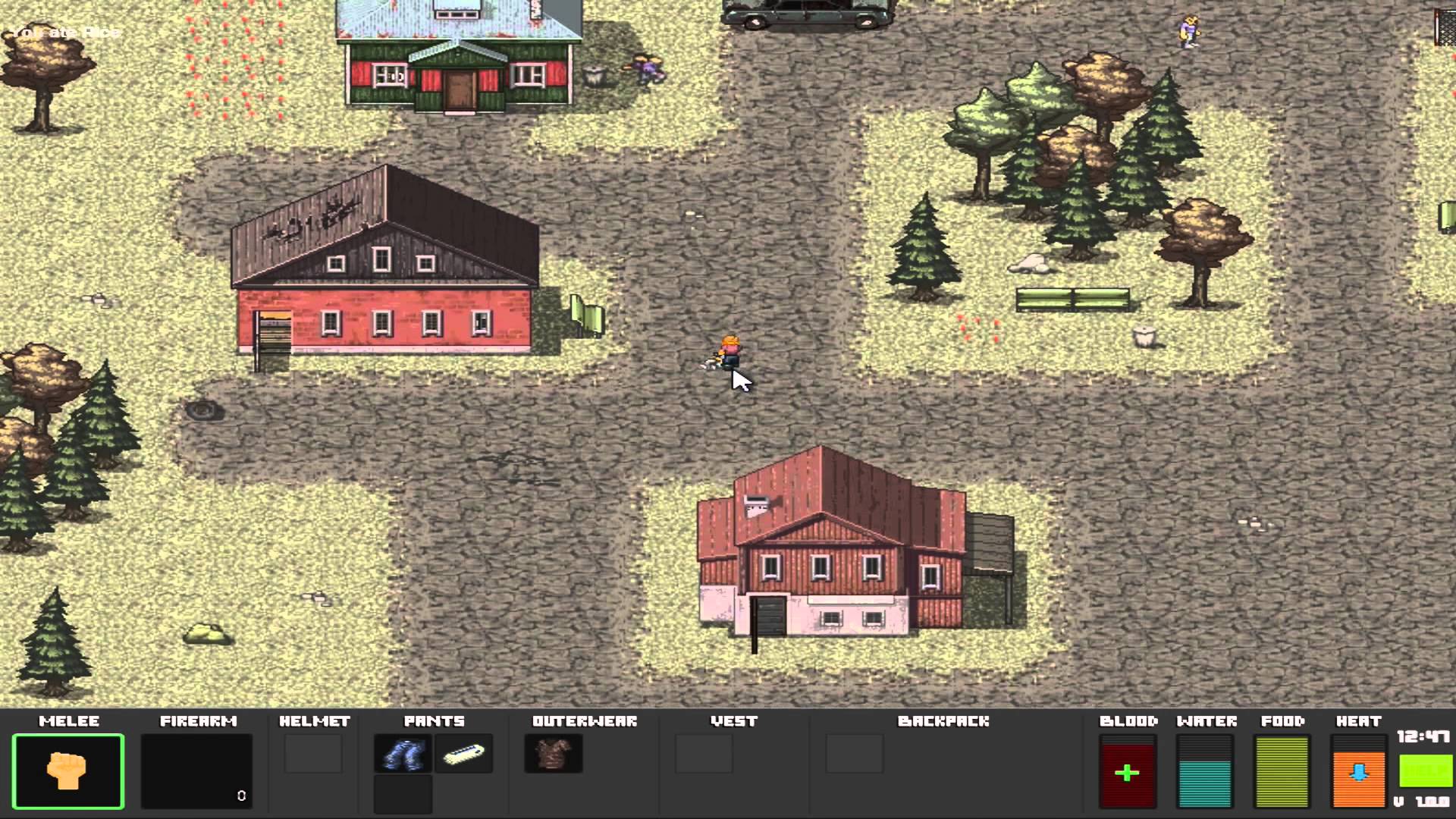Click the empty vest slot
1456x819 pixels.
pos(704,754)
